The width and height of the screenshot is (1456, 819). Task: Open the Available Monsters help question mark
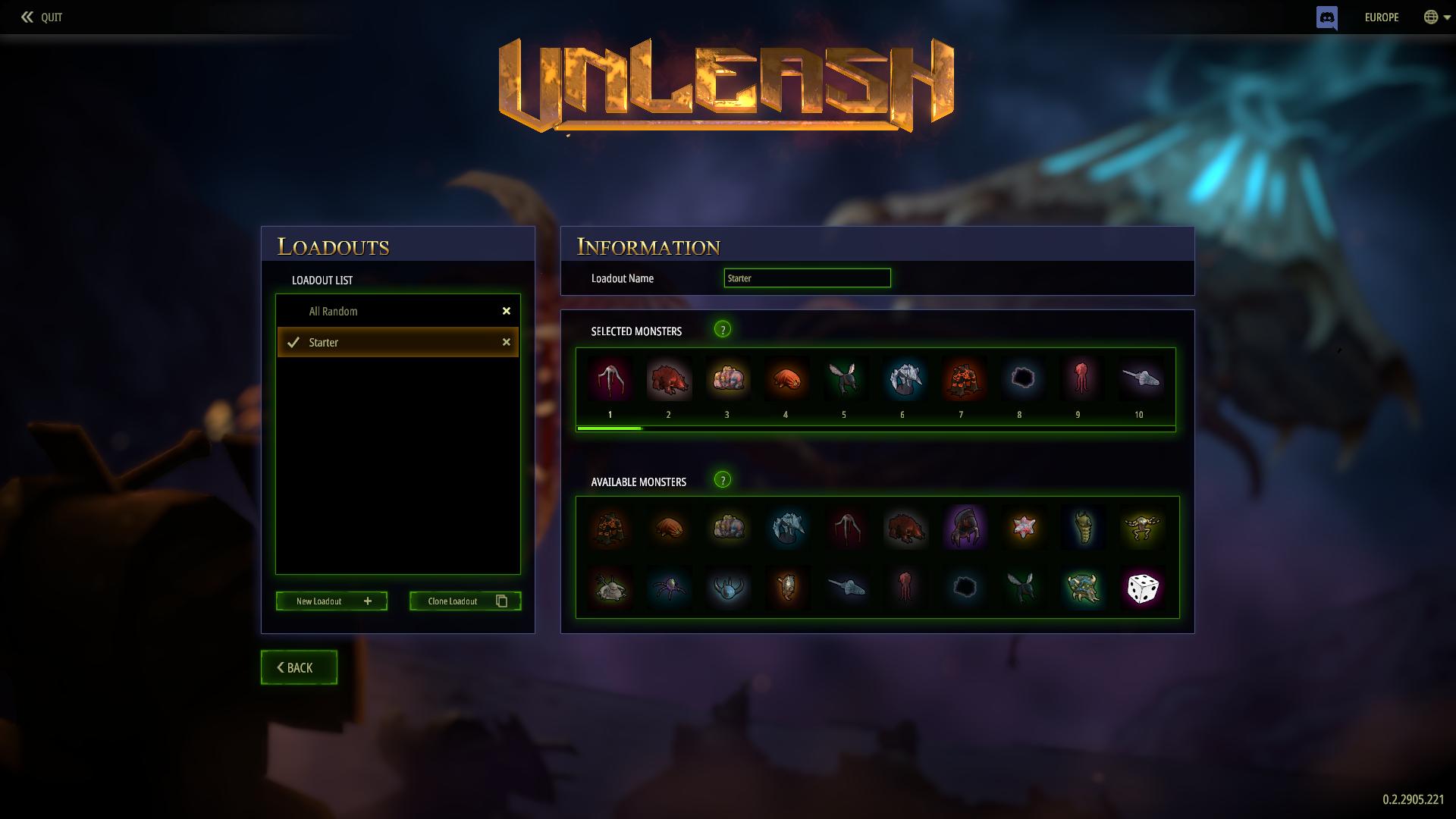pyautogui.click(x=723, y=480)
